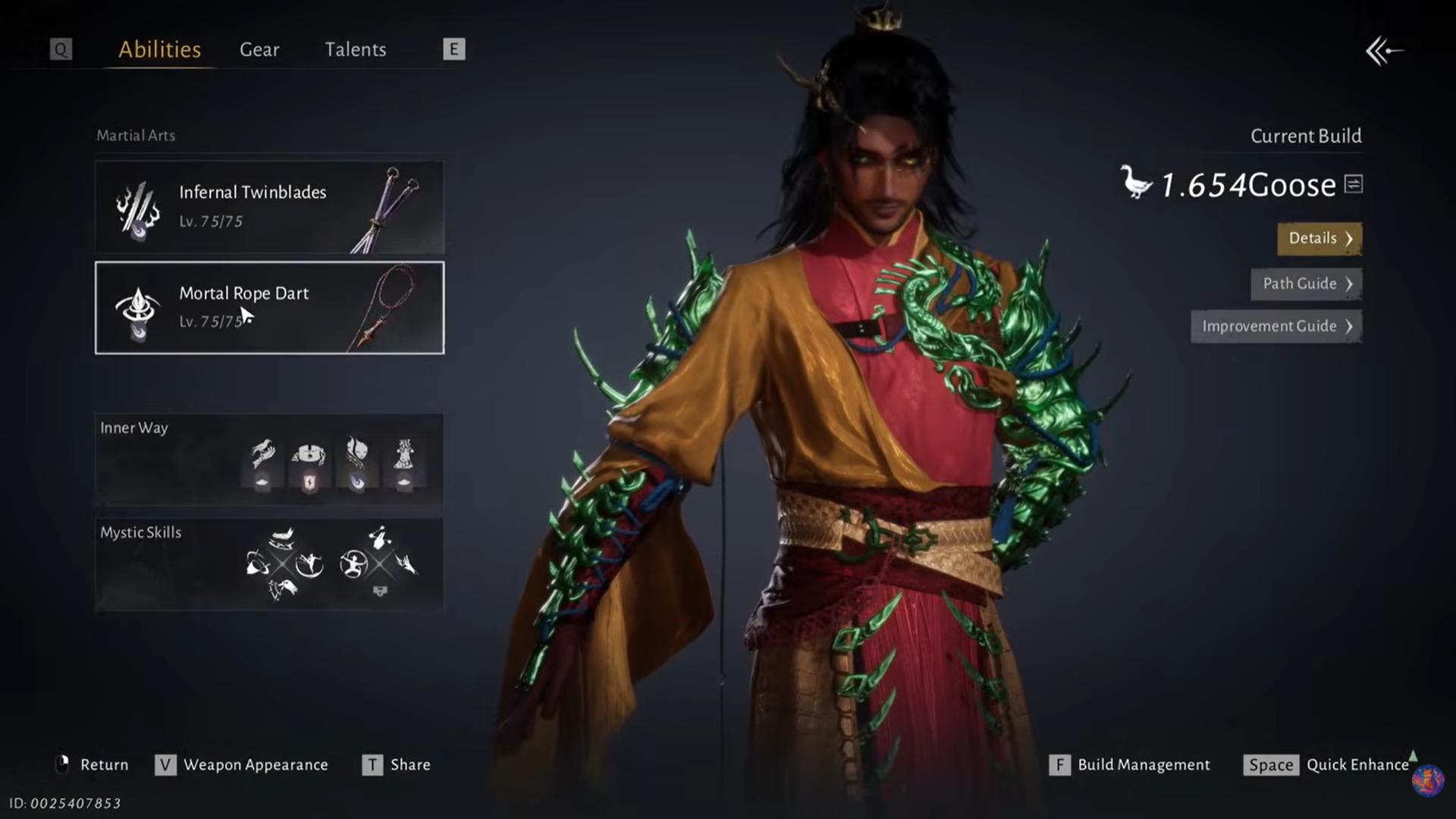Open the Inner Way panel
This screenshot has width=1456, height=819.
[x=269, y=459]
